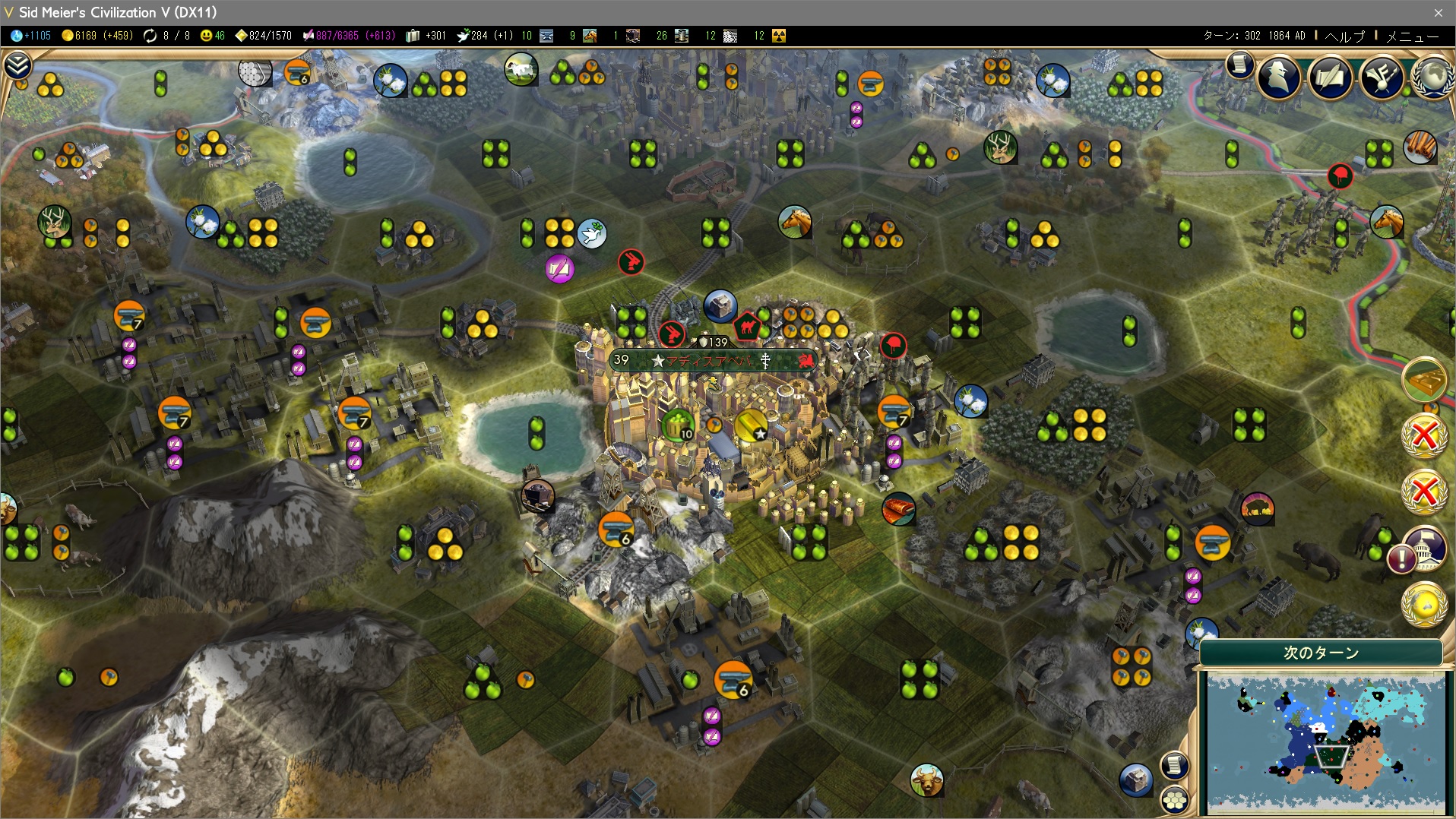Close the Civilization V window
The height and width of the screenshot is (819, 1456).
point(1438,12)
